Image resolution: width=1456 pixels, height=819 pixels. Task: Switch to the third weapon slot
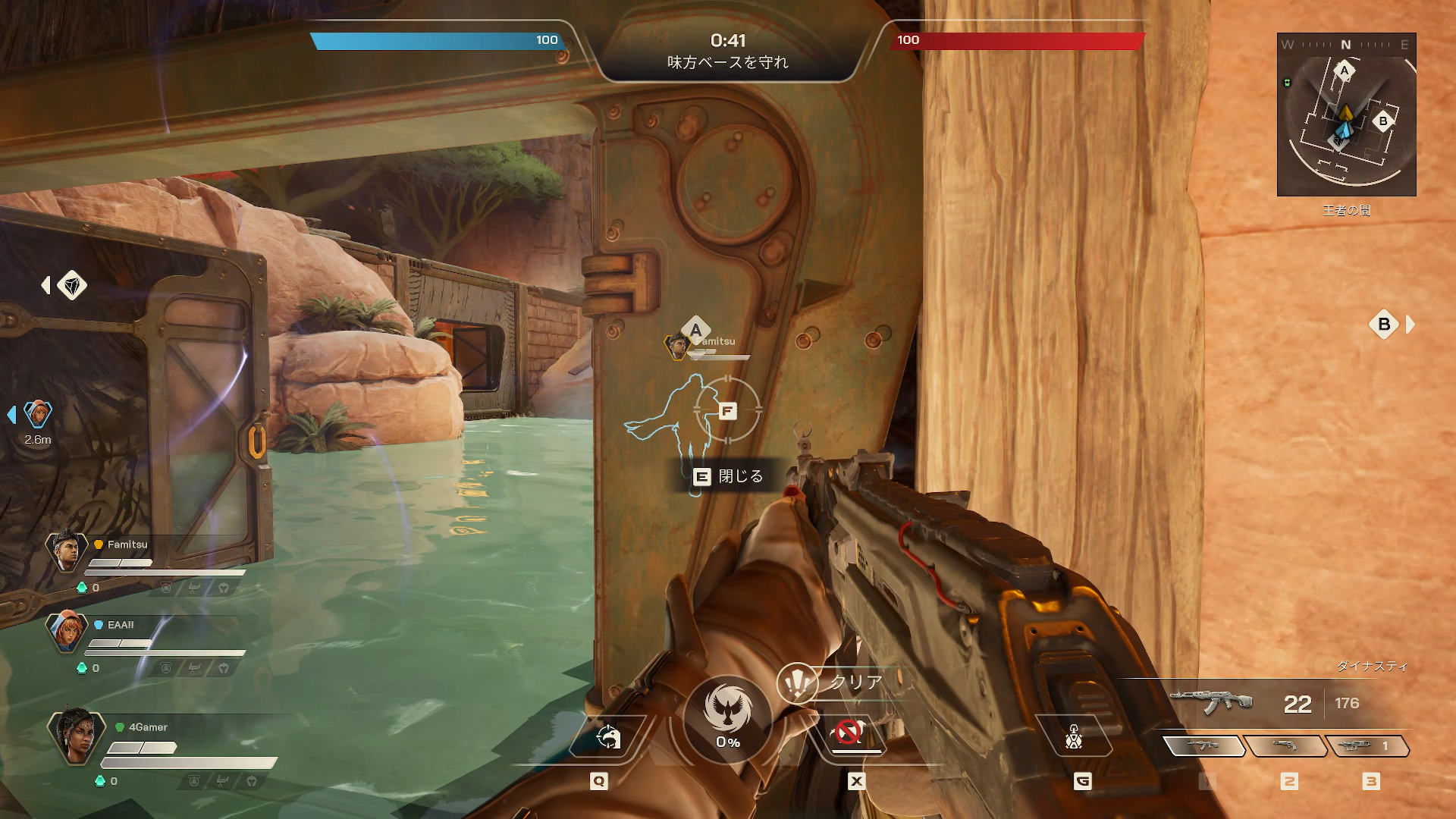click(1367, 746)
